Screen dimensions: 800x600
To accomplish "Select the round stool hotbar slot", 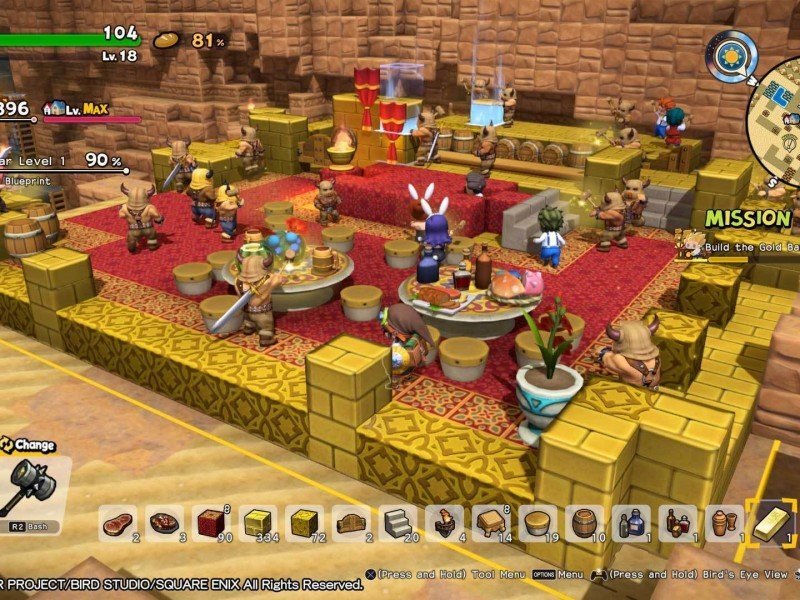I will point(537,523).
